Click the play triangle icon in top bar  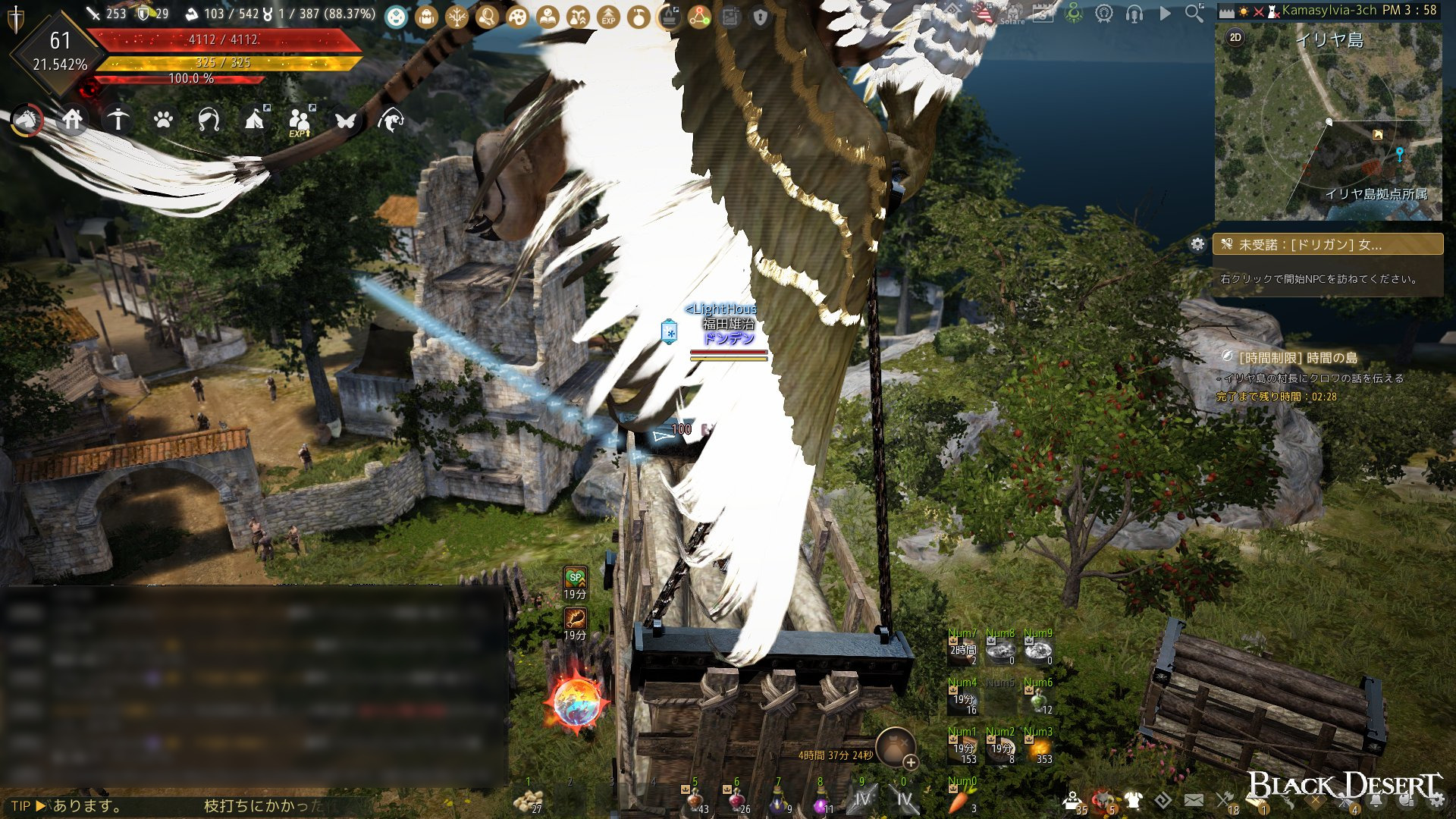click(x=1165, y=13)
